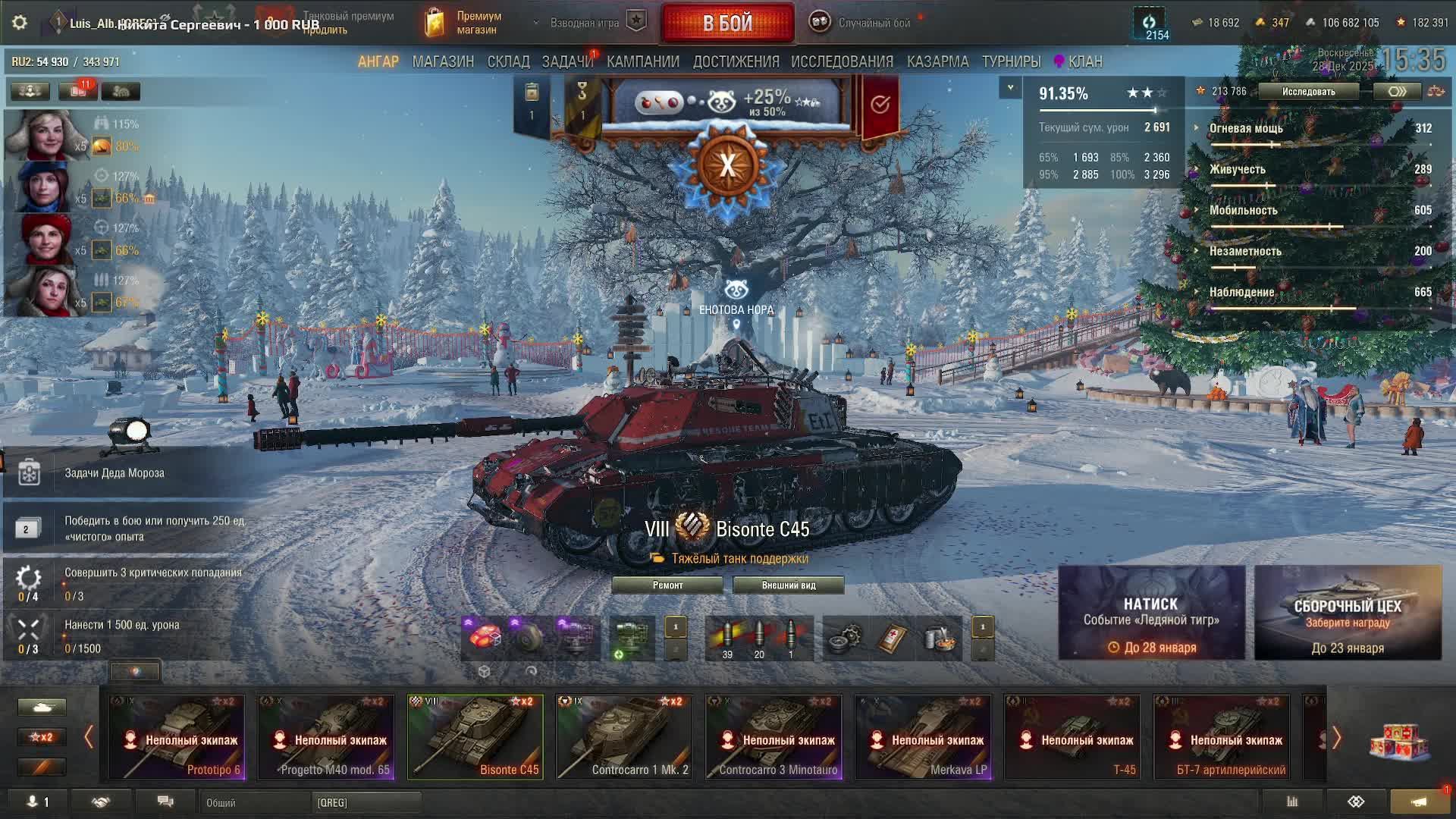
Task: Click the Исследовать button
Action: 1308,92
